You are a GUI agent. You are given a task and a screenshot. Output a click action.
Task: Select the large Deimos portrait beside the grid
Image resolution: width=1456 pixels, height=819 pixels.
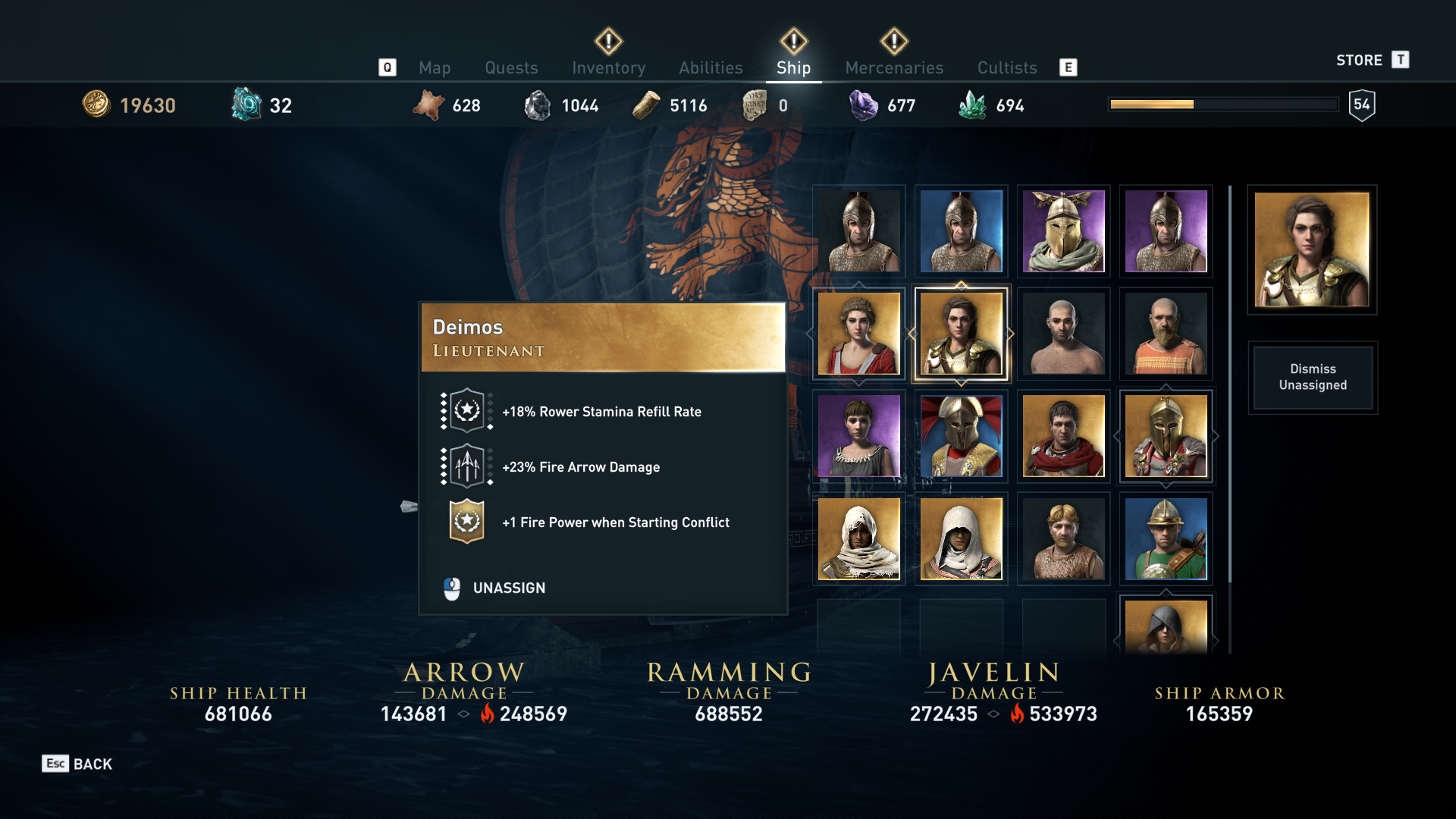point(1312,249)
